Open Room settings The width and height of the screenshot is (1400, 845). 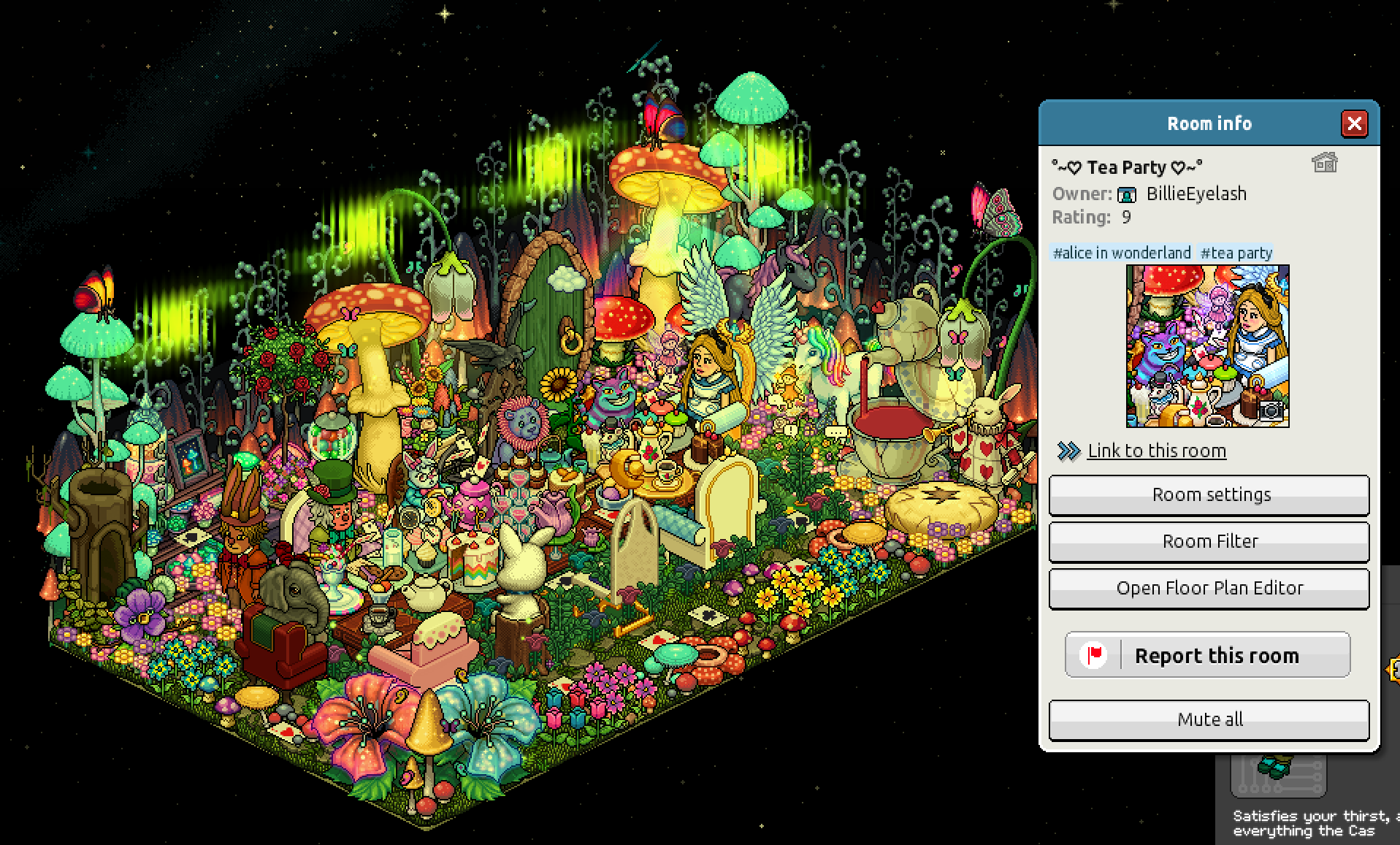tap(1209, 495)
